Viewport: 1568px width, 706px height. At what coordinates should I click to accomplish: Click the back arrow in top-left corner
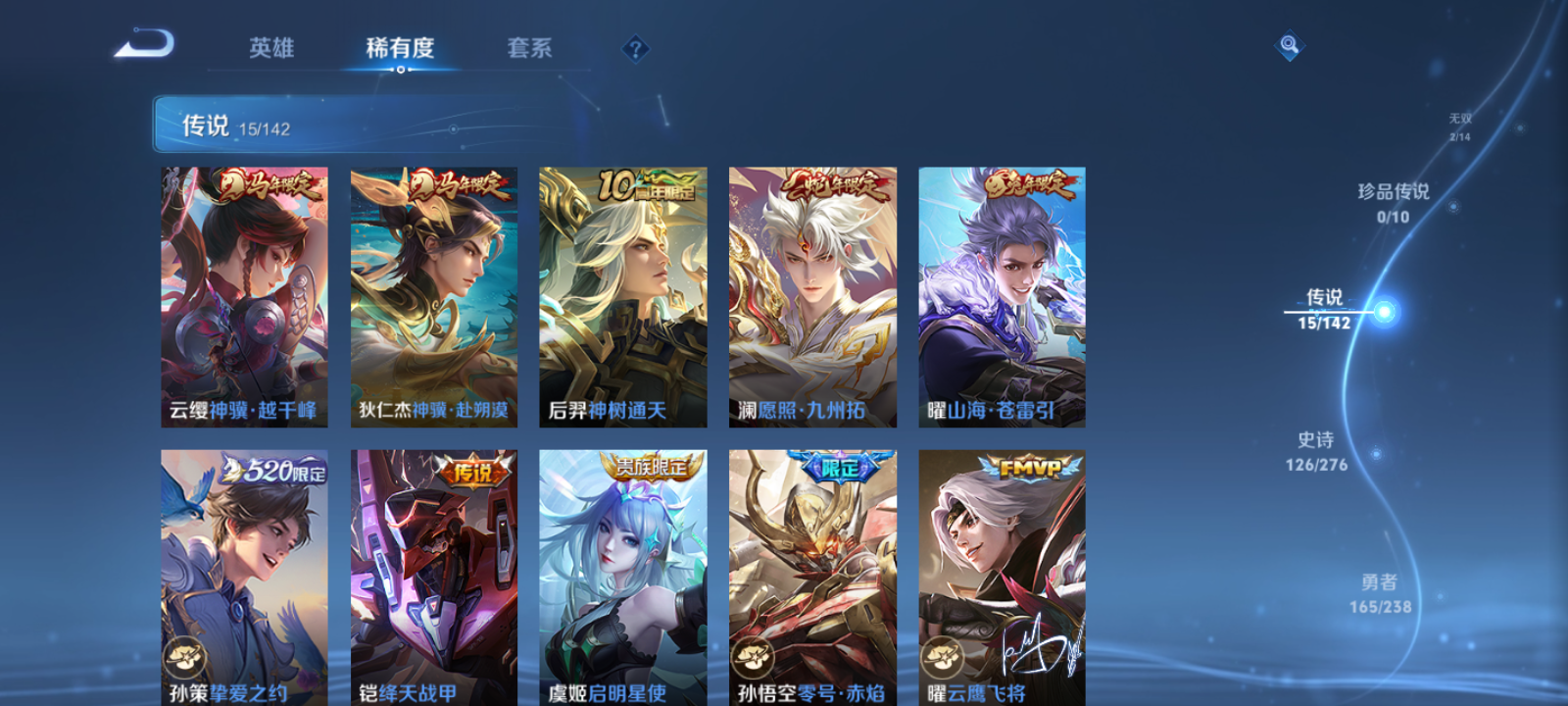point(145,43)
